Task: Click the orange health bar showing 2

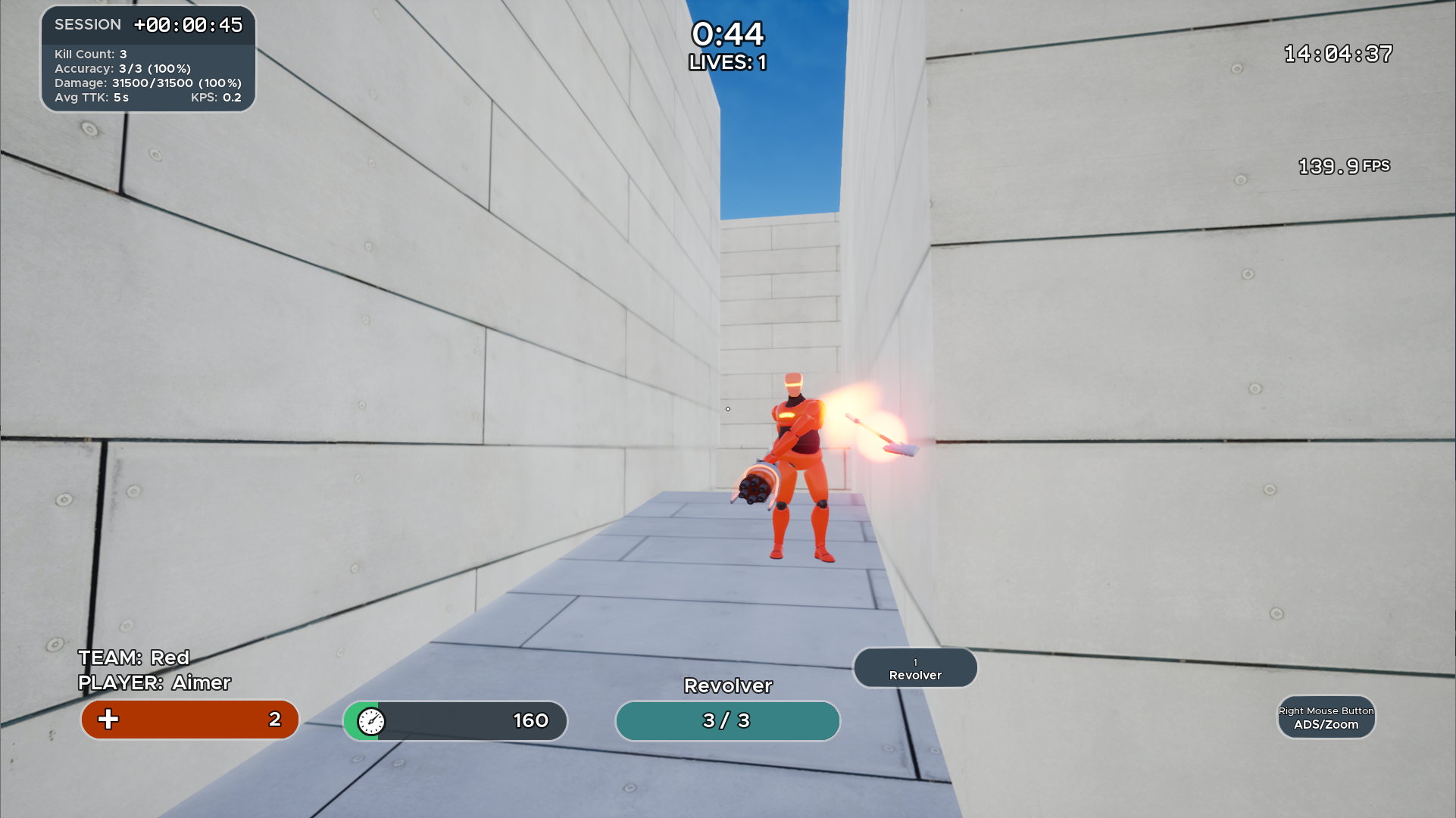Action: [189, 720]
